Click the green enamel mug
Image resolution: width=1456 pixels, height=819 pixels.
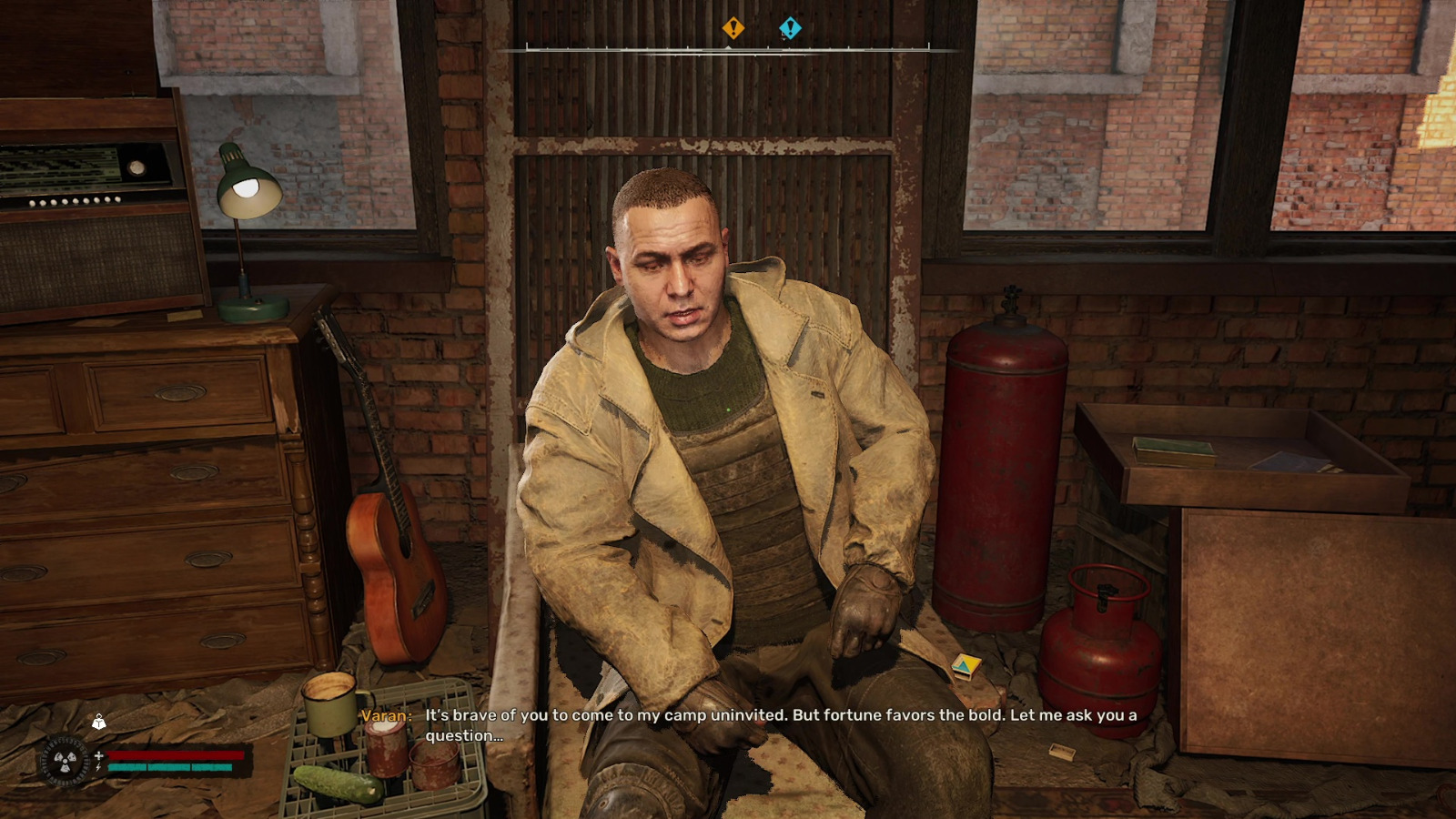click(x=329, y=699)
